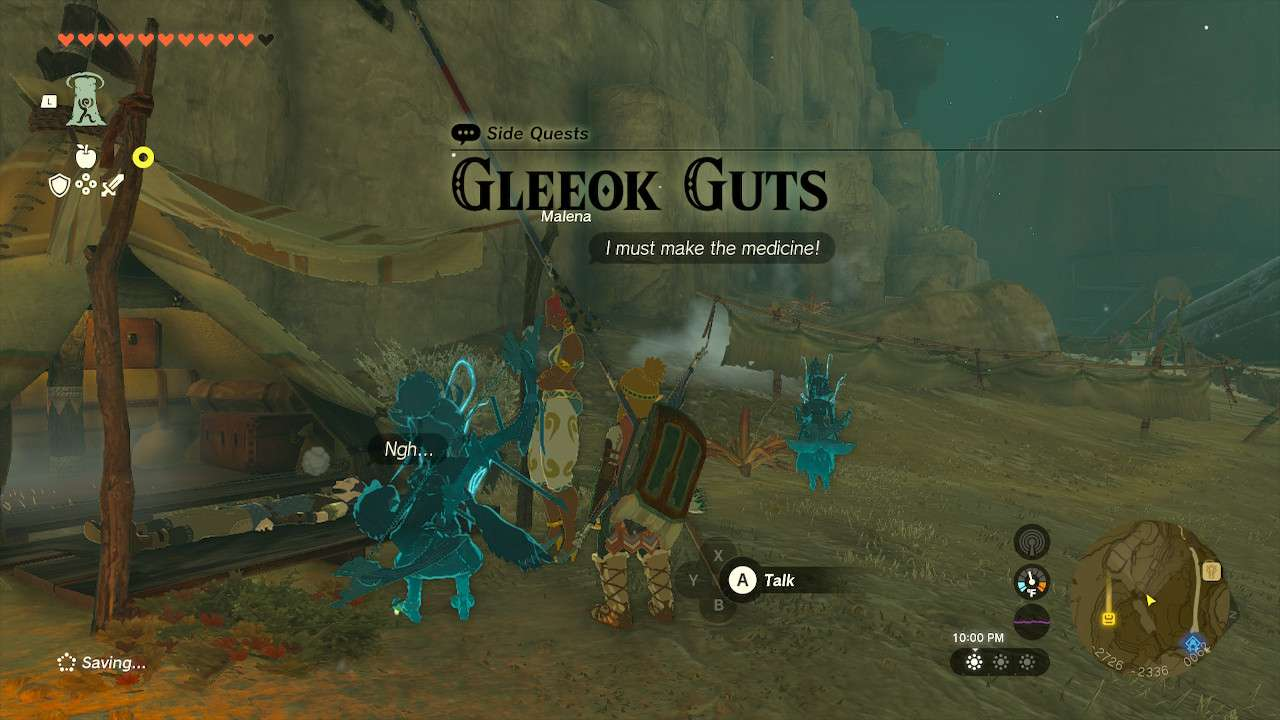Viewport: 1280px width, 720px height.
Task: Click the noise level meter
Action: pos(1031,618)
